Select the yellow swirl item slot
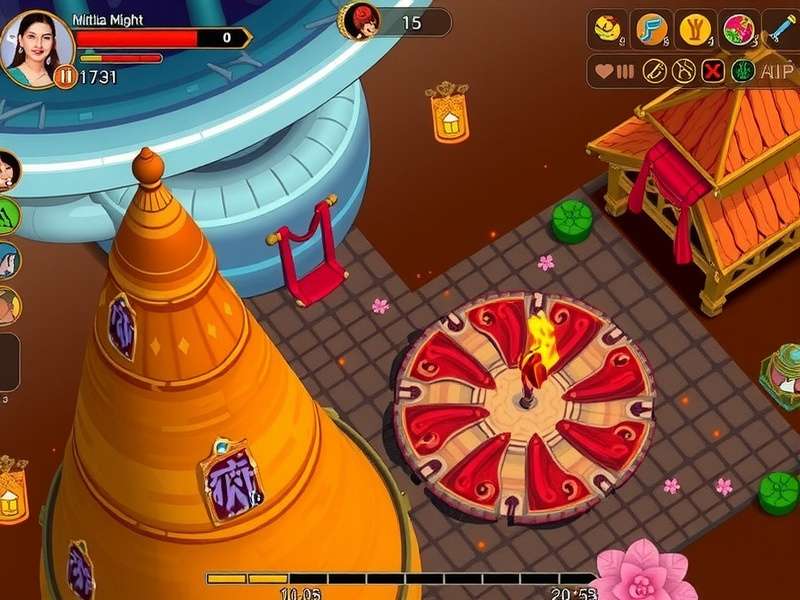This screenshot has width=800, height=600. [x=606, y=29]
